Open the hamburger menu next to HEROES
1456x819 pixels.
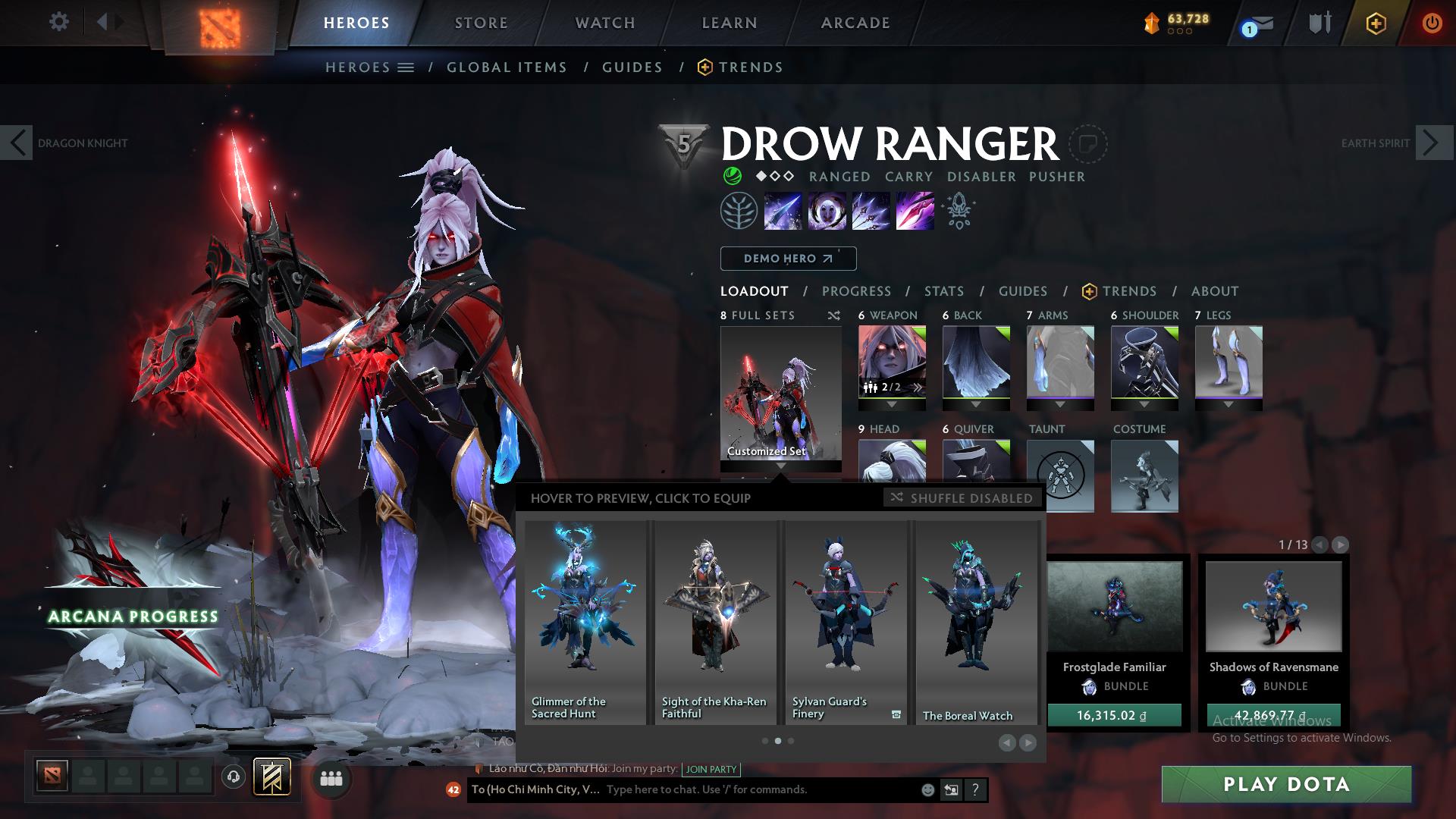(406, 67)
